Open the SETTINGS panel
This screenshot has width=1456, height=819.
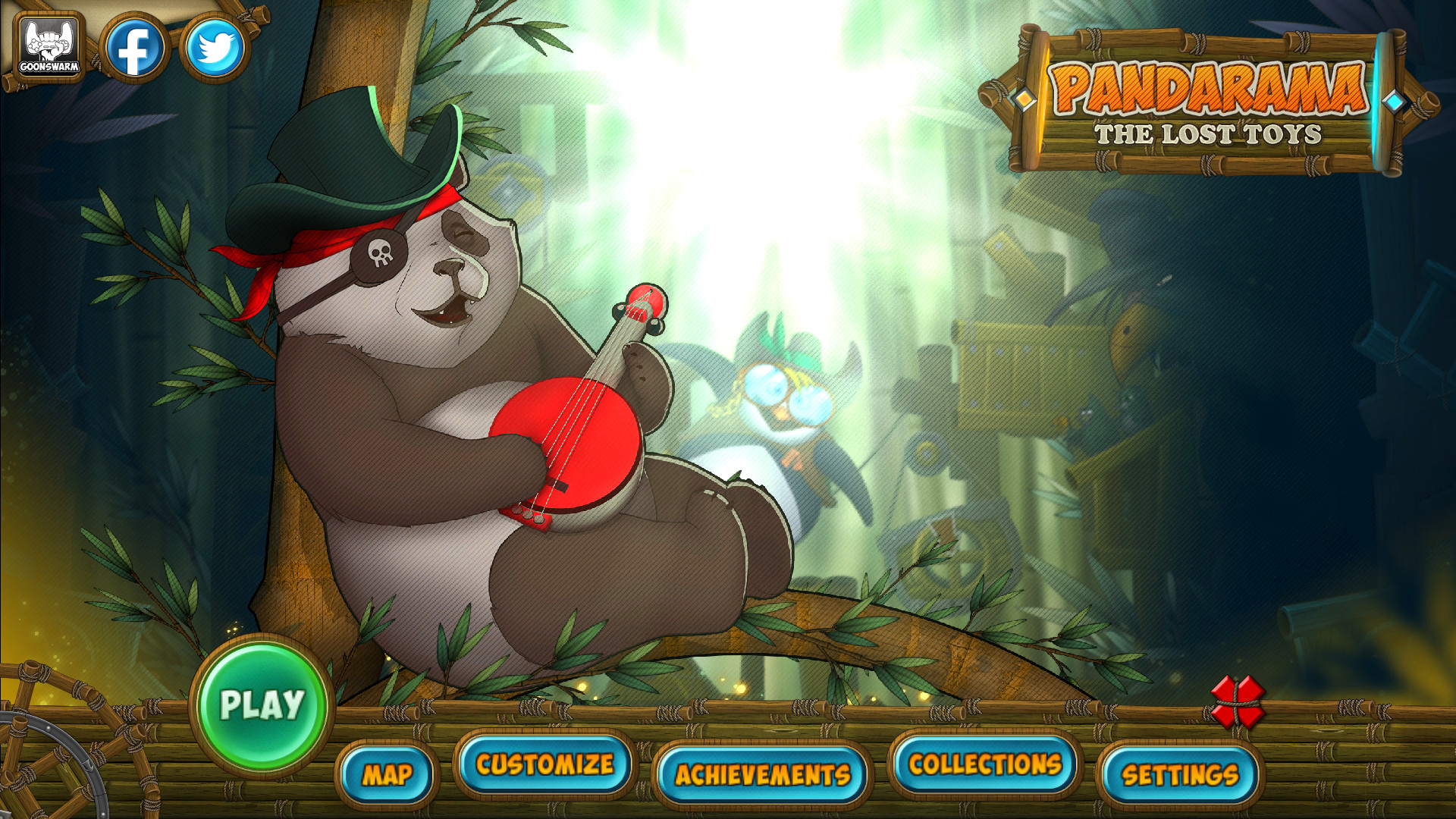pos(1180,775)
